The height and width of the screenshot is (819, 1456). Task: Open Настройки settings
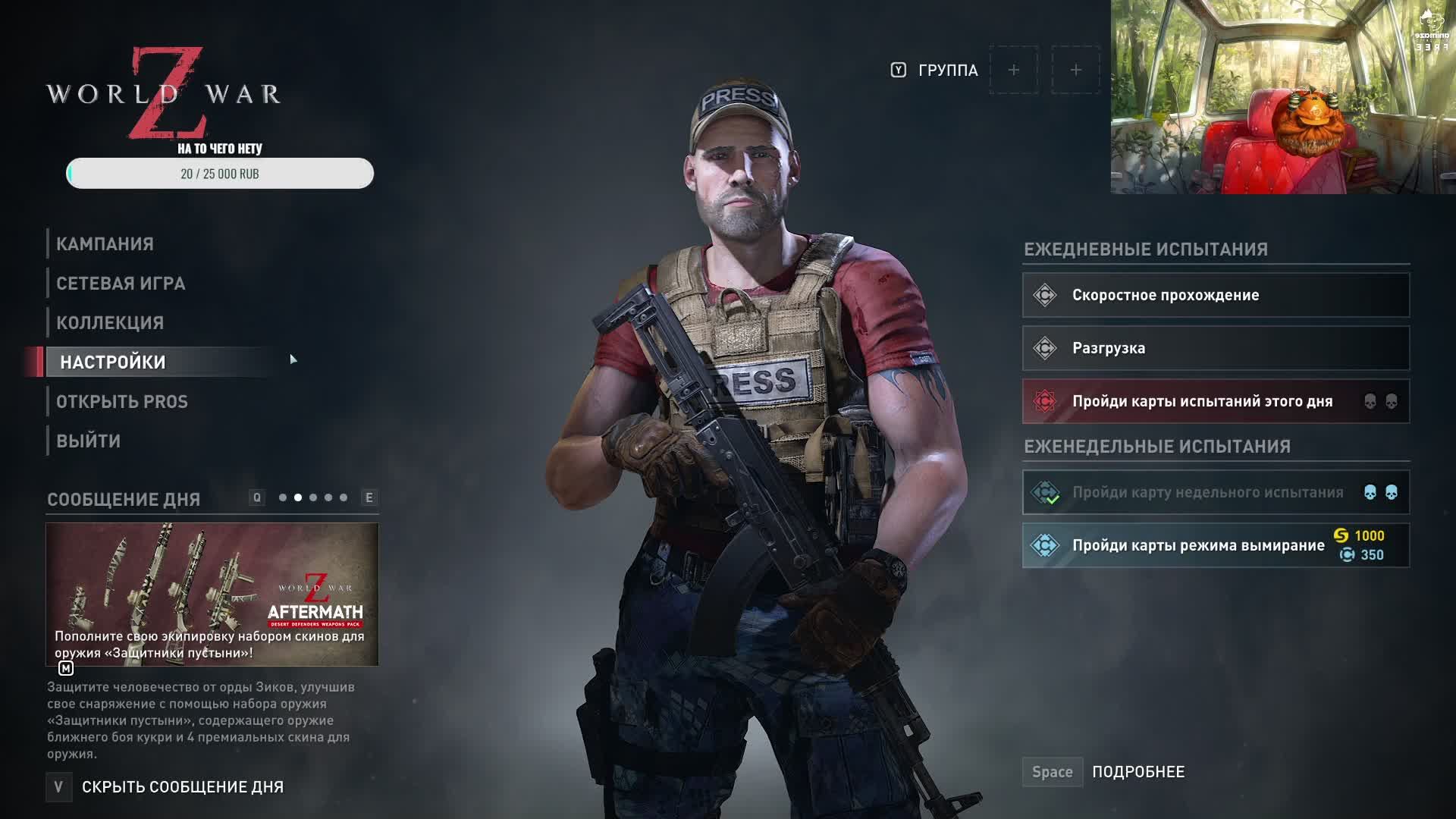pos(113,362)
